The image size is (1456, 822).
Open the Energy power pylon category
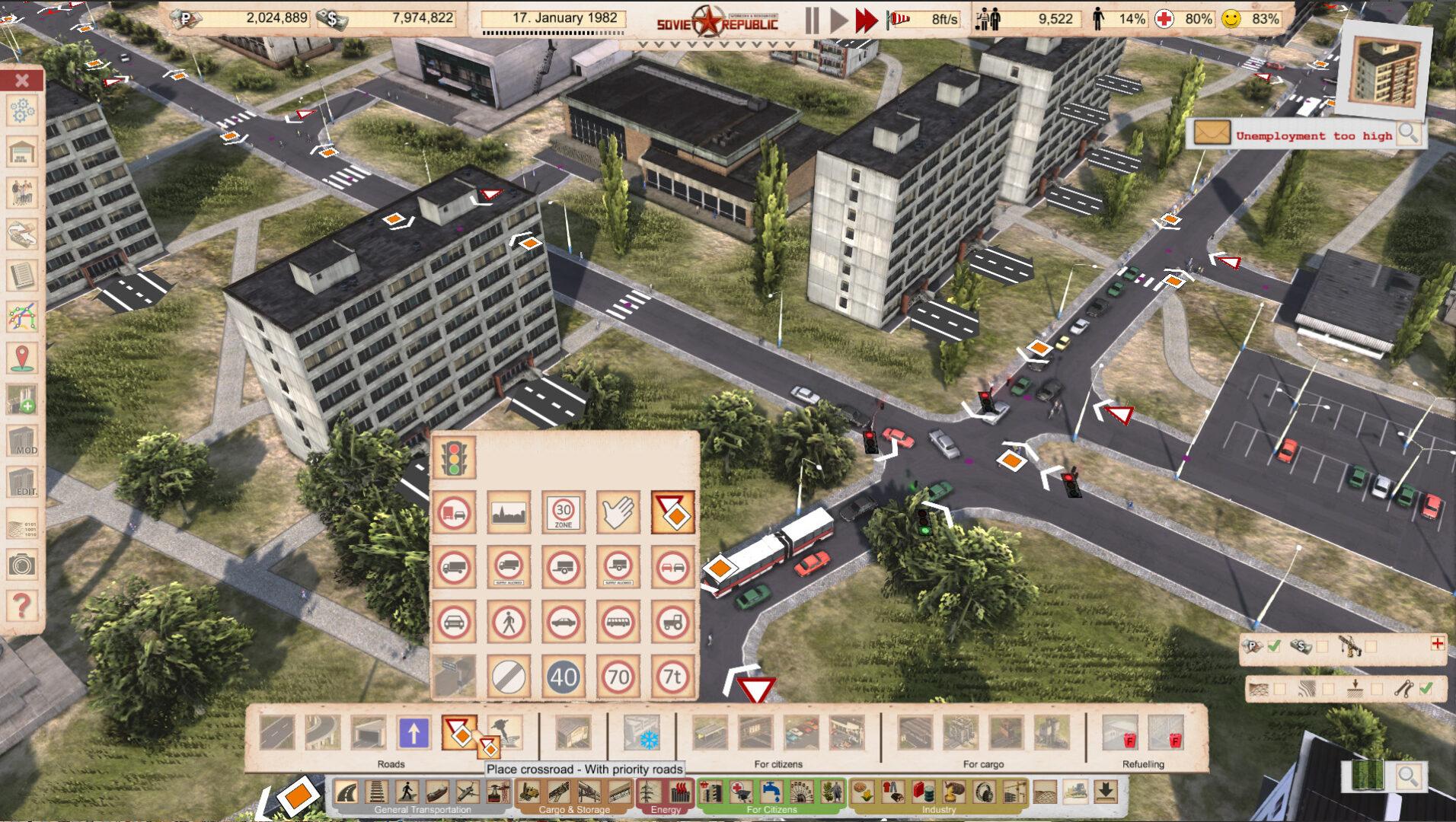tap(650, 792)
